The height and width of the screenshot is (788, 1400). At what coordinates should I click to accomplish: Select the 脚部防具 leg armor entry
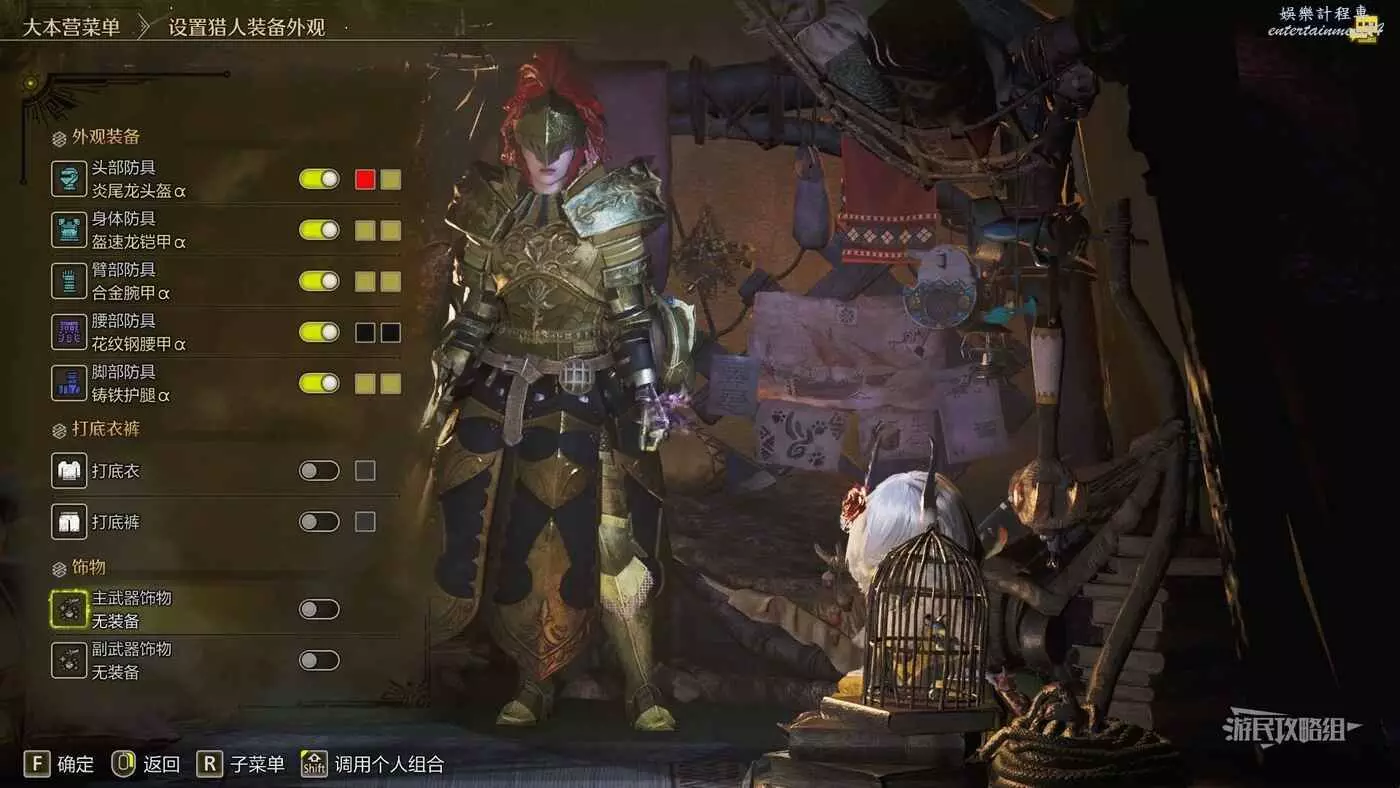tap(138, 383)
